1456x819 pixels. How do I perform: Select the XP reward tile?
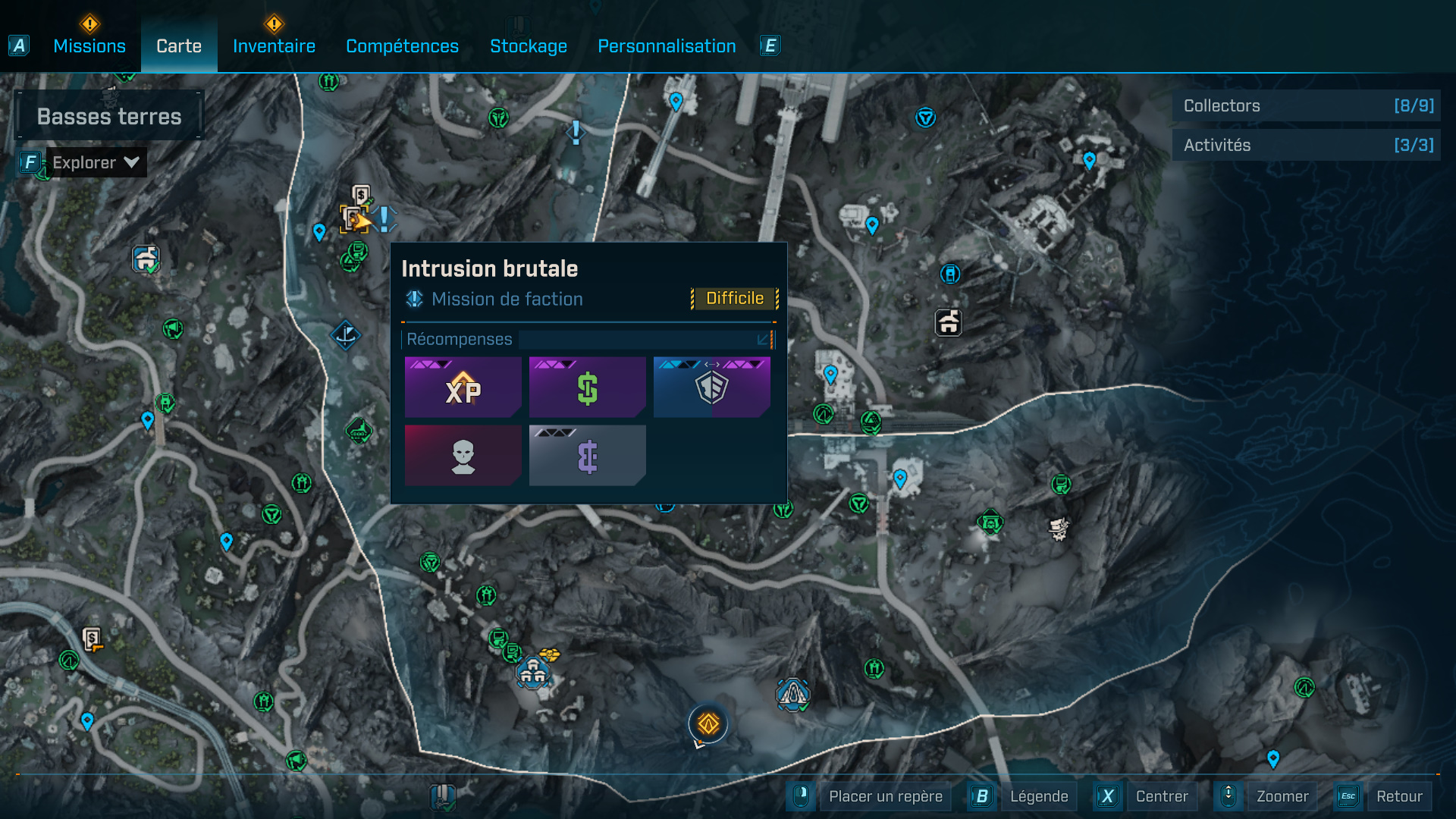(463, 388)
